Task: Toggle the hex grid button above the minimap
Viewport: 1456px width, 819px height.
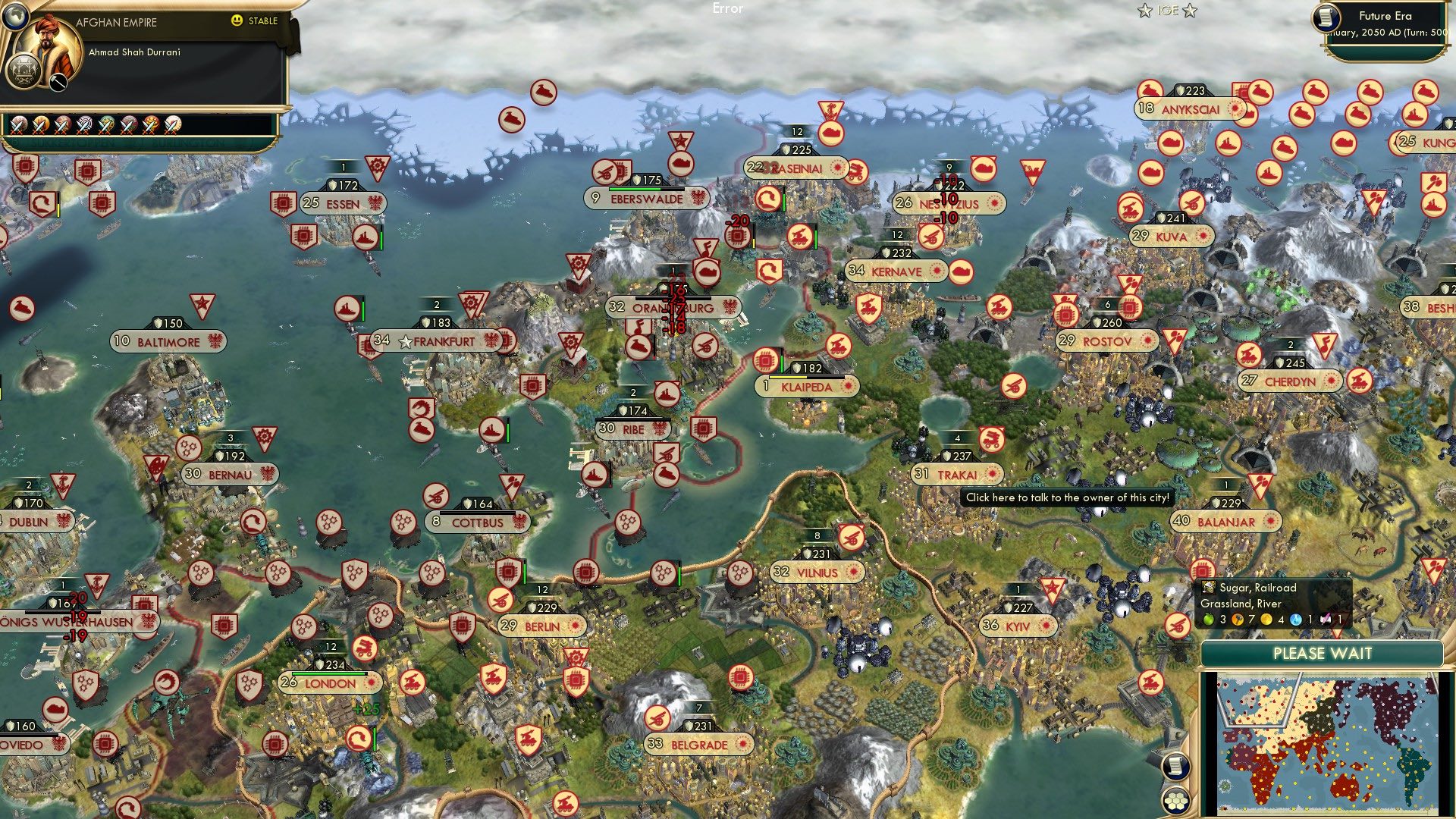Action: tap(1177, 802)
